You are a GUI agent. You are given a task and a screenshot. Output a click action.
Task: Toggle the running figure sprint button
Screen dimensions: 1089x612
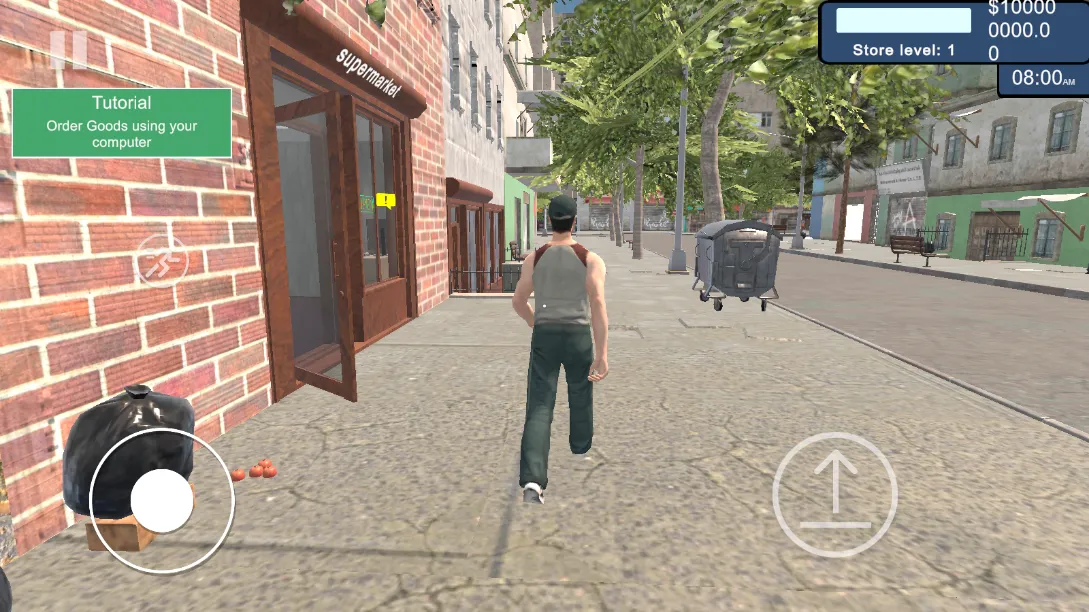(162, 261)
